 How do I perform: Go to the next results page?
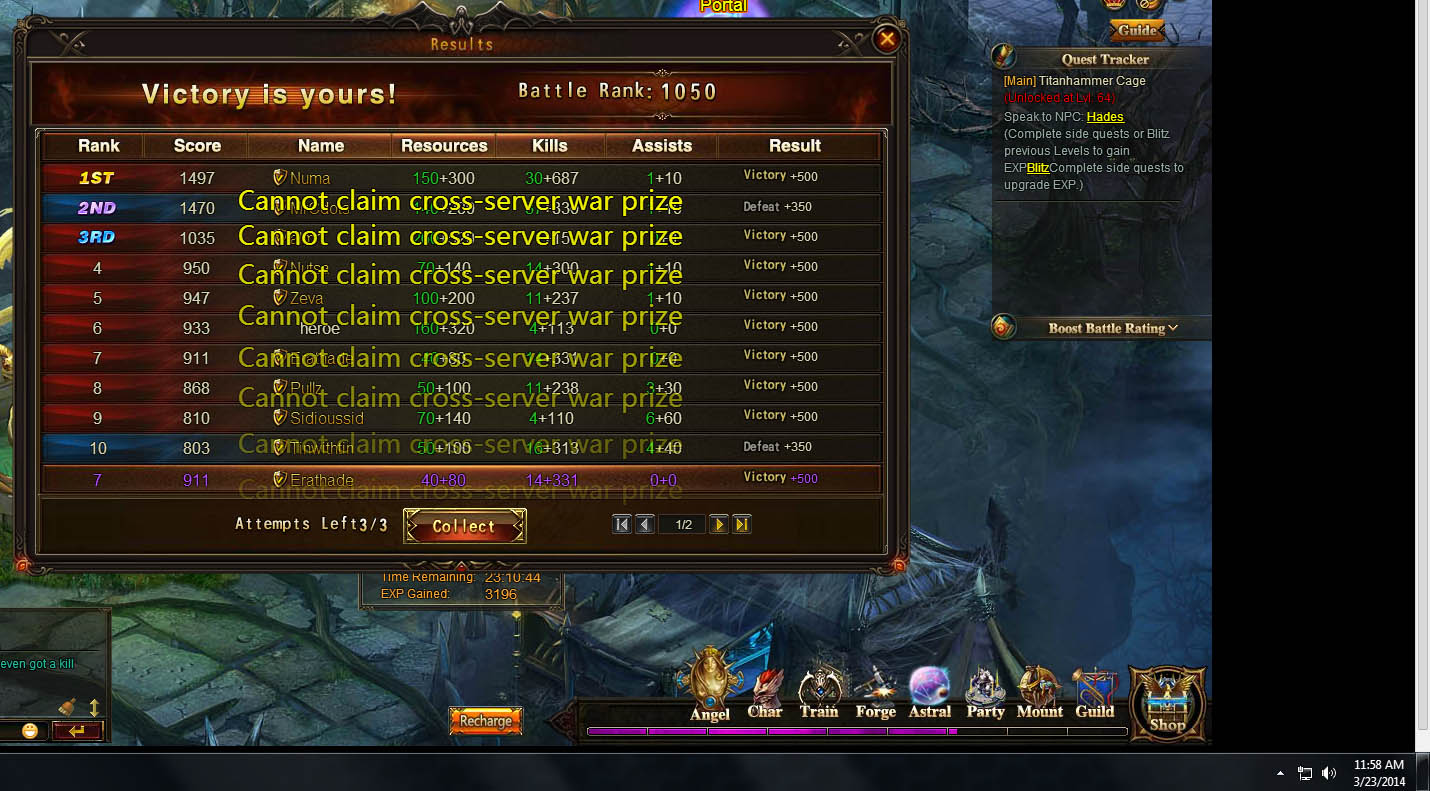tap(718, 525)
